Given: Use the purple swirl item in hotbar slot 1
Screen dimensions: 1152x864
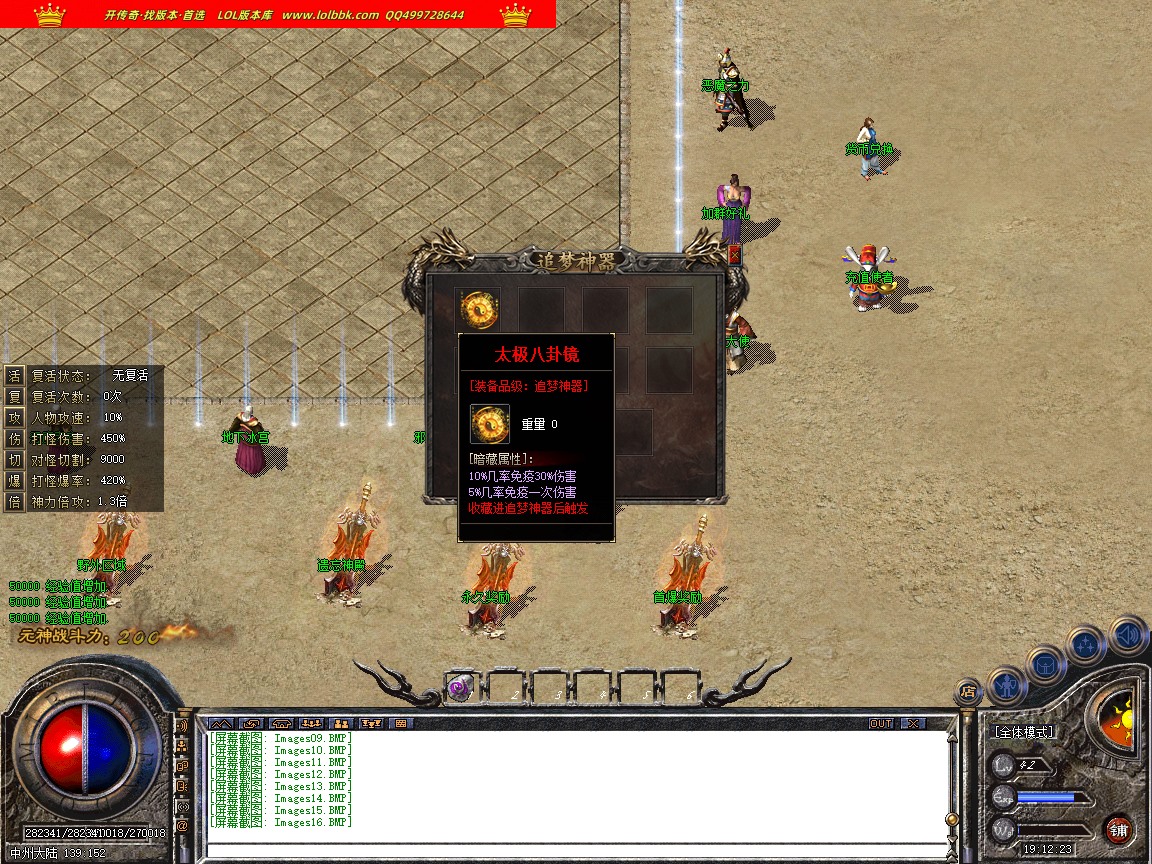Looking at the screenshot, I should click(x=460, y=687).
